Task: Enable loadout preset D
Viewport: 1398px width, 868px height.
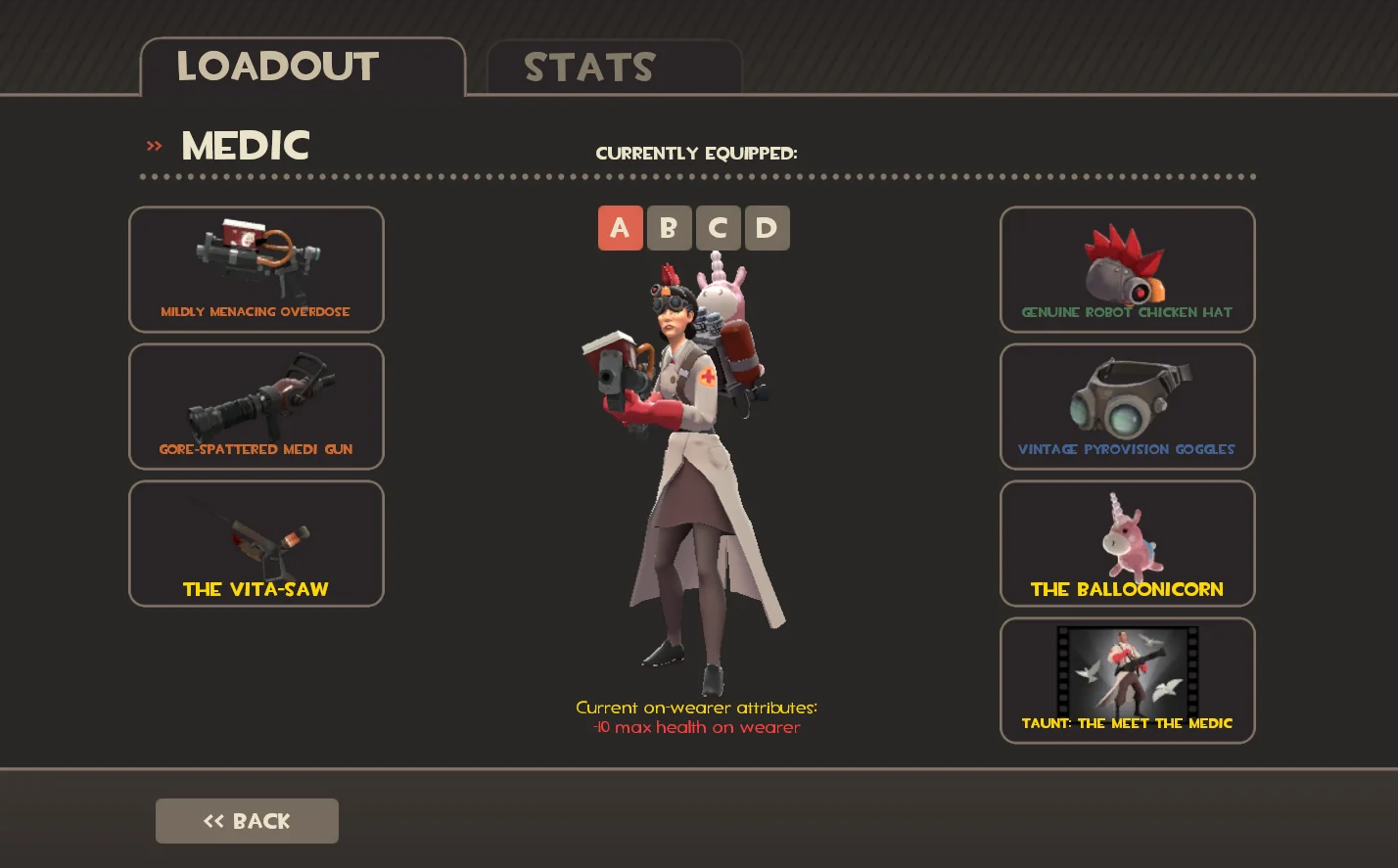Action: 767,228
